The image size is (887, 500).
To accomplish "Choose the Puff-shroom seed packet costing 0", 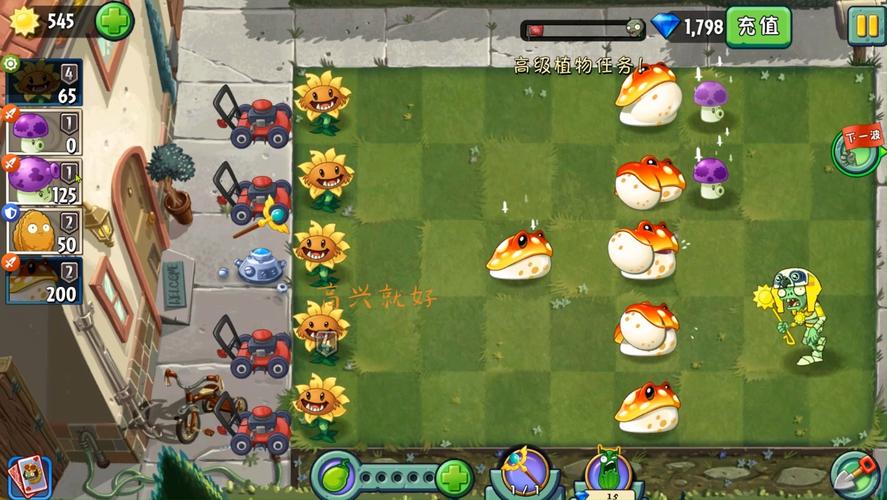I will coord(42,132).
